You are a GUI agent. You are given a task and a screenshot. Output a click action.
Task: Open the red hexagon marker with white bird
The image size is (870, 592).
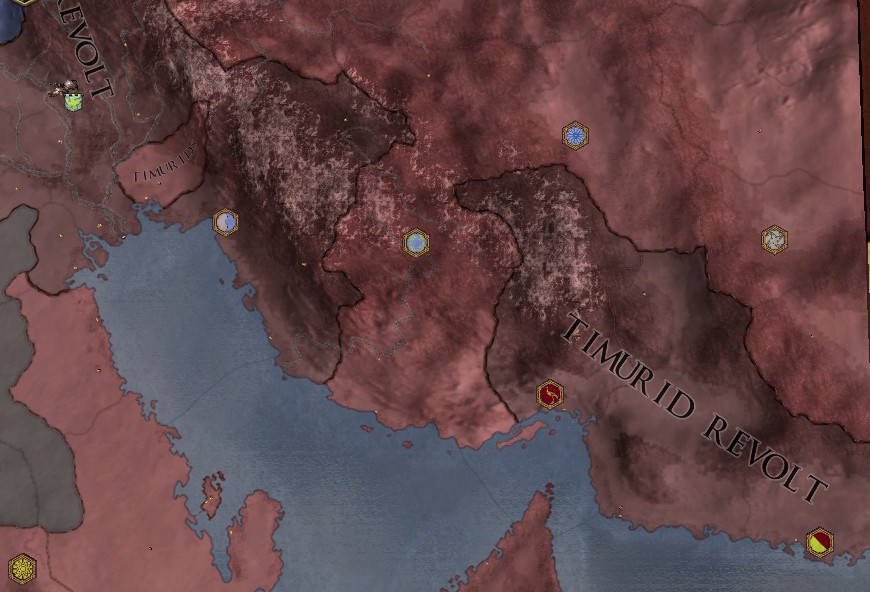[549, 395]
